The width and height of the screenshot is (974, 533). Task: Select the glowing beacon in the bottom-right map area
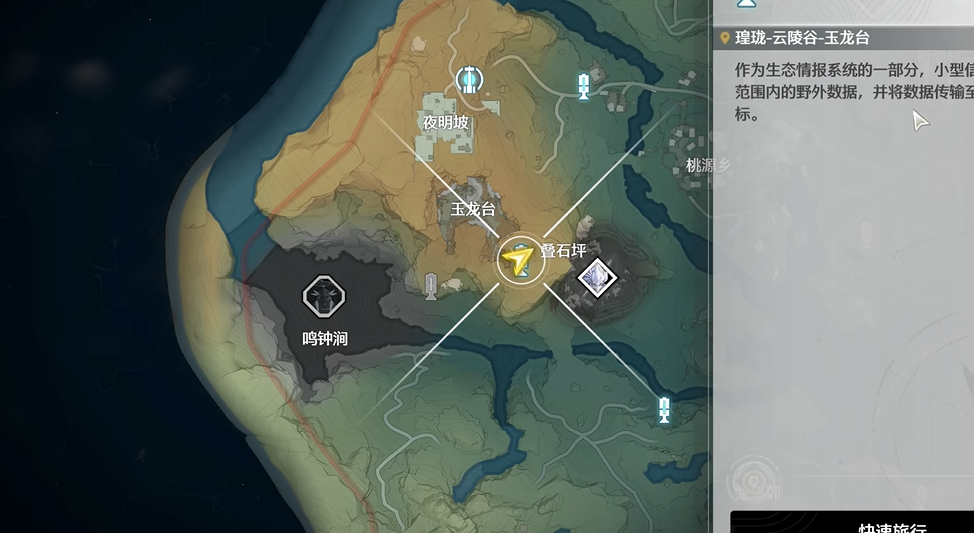(663, 409)
